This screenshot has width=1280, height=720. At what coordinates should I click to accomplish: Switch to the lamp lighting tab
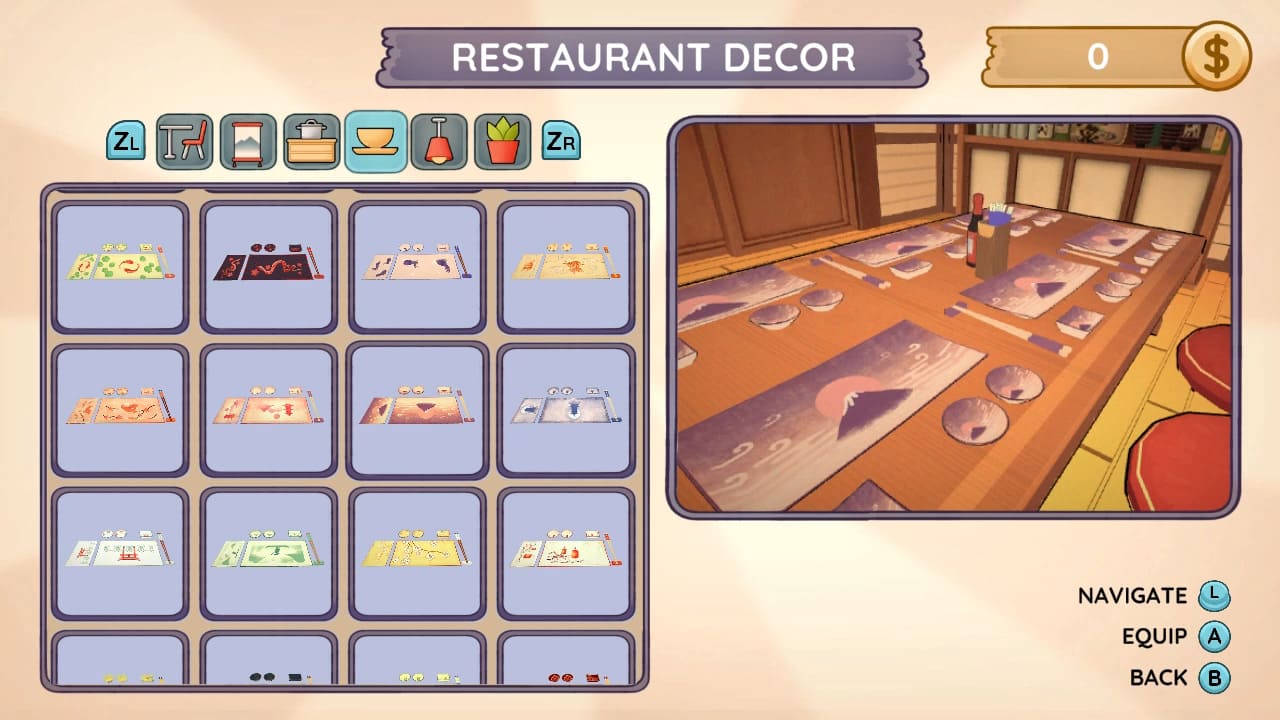click(x=441, y=141)
